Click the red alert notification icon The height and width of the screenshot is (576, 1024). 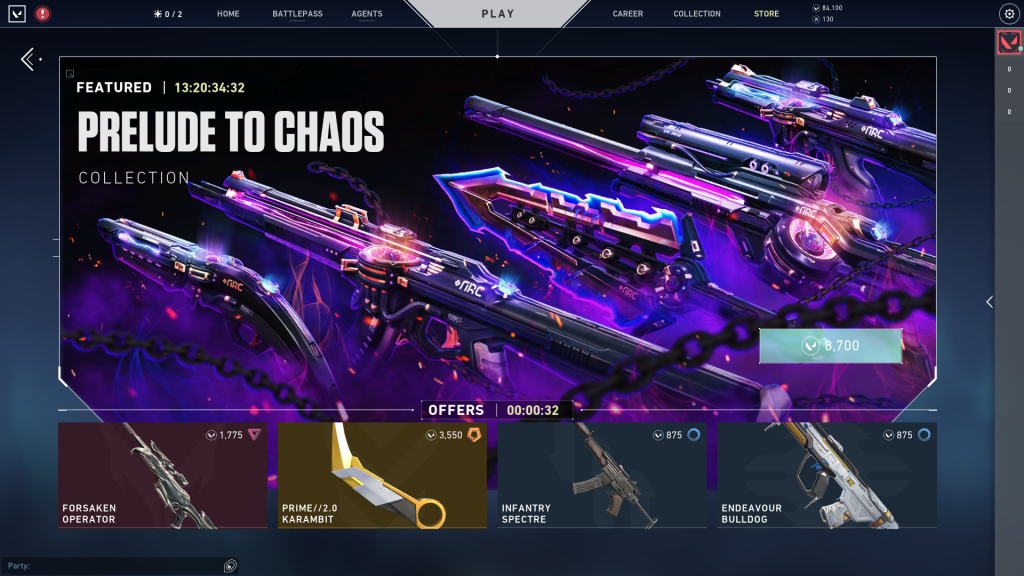[42, 14]
